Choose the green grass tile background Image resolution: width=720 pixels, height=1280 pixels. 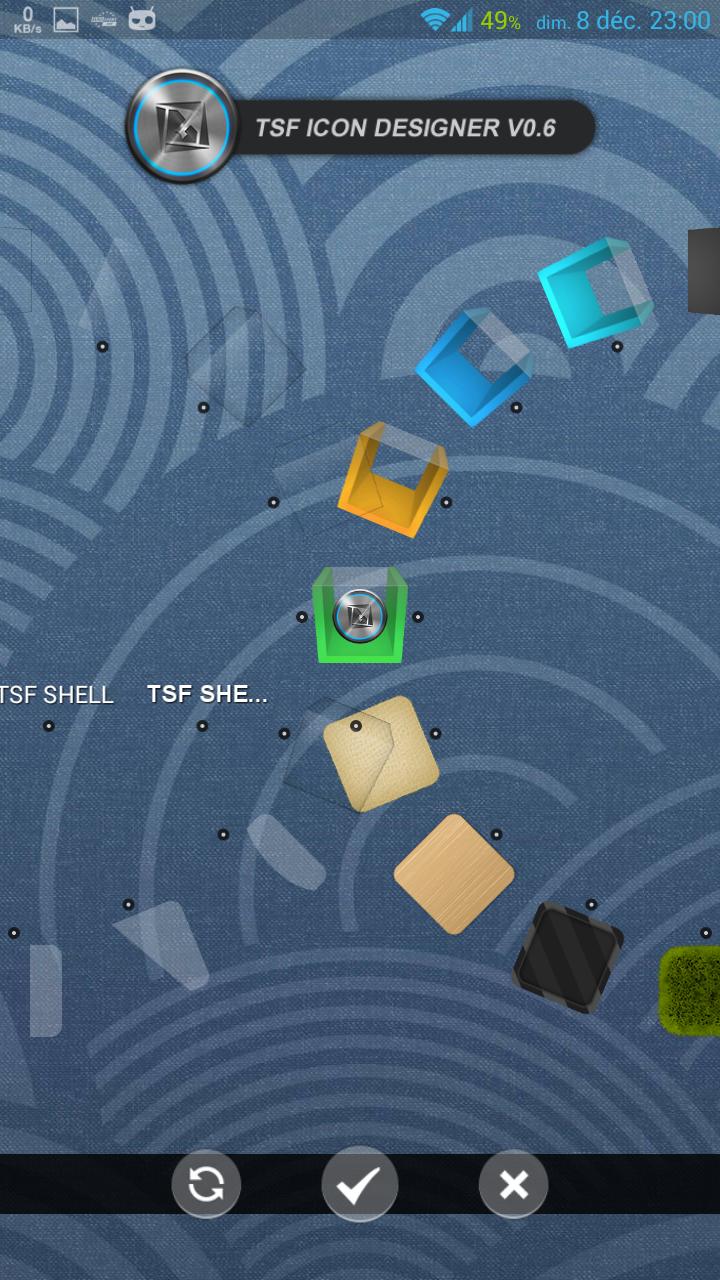(692, 990)
